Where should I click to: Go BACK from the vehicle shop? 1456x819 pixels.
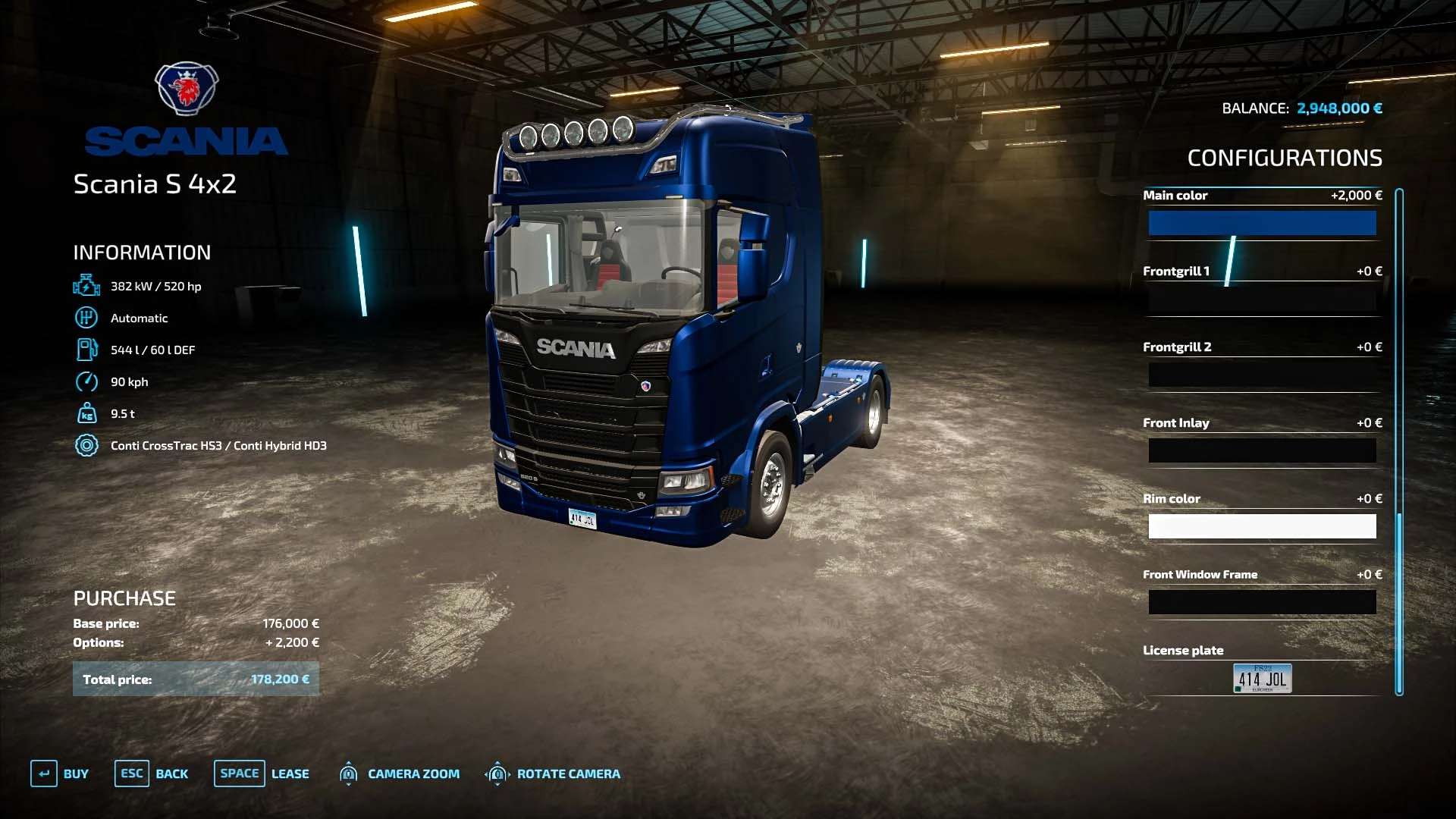pyautogui.click(x=152, y=773)
